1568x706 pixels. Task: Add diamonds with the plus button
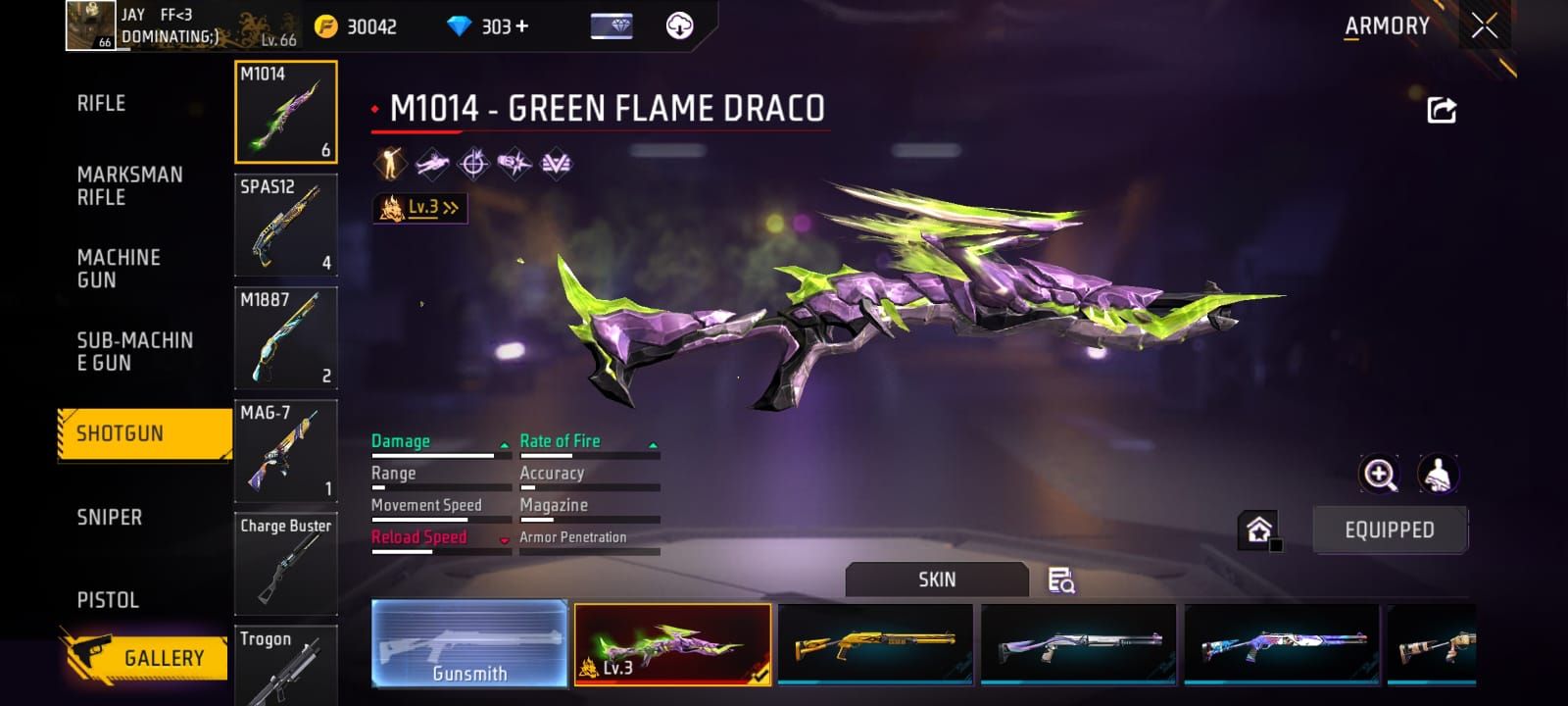pos(521,26)
